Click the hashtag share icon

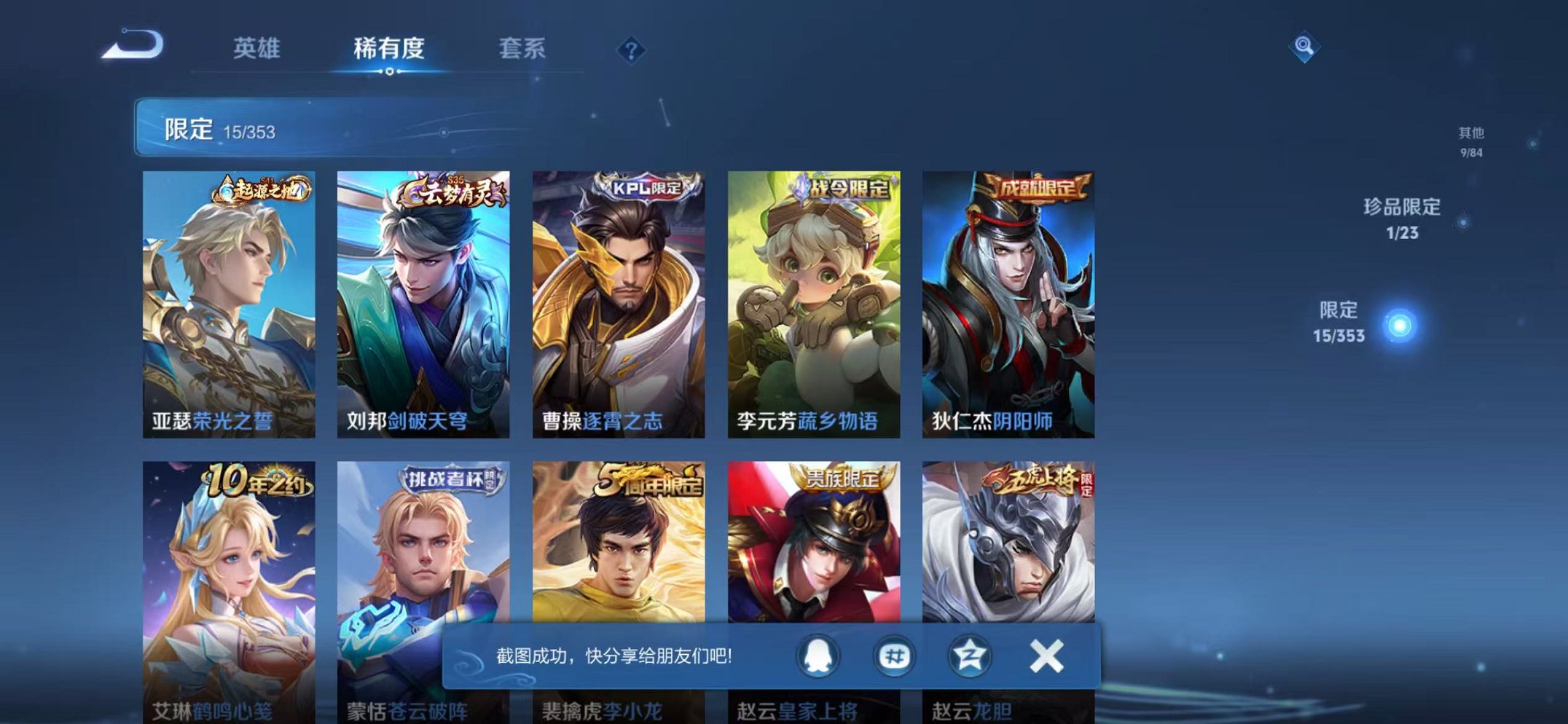tap(897, 655)
